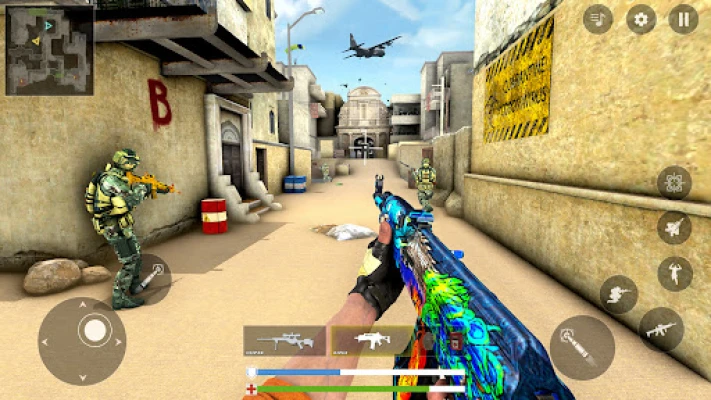This screenshot has height=400, width=711.
Task: Select the sniper rifle weapon slot
Action: (x=284, y=341)
